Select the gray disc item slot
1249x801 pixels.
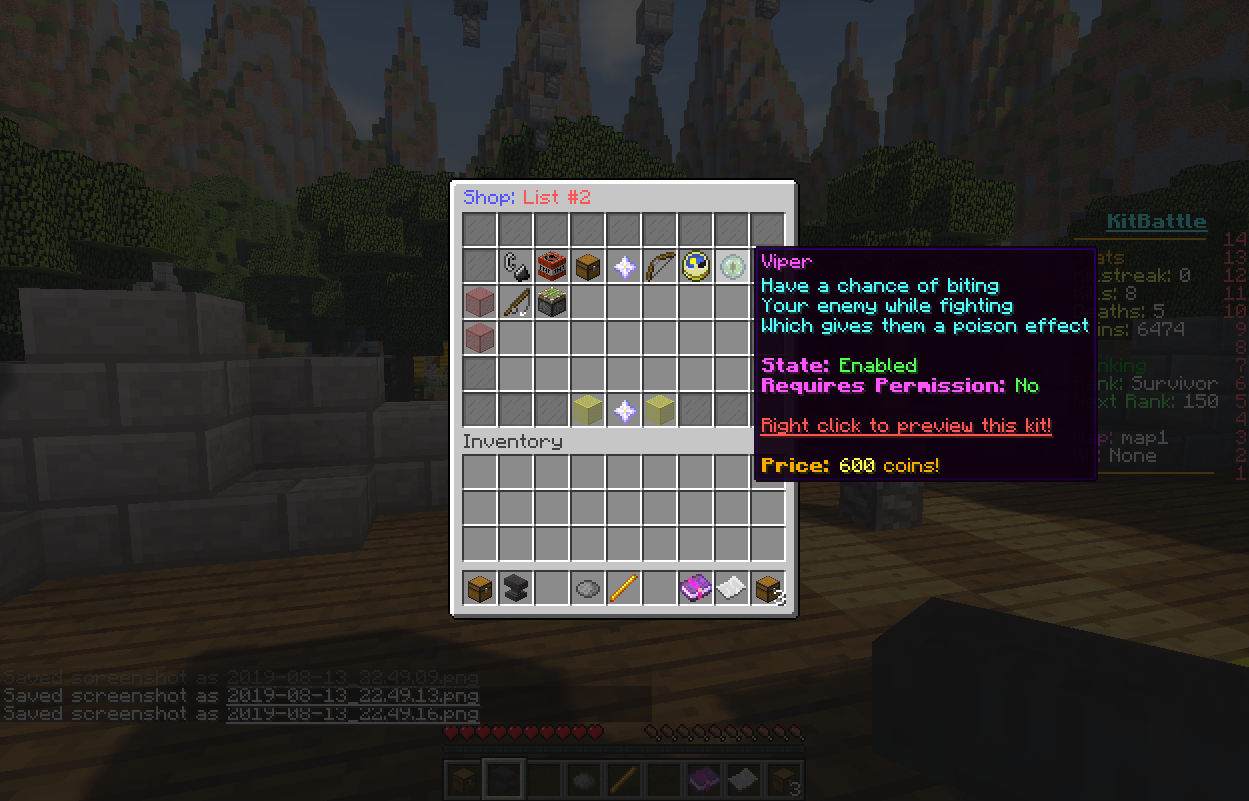coord(588,588)
